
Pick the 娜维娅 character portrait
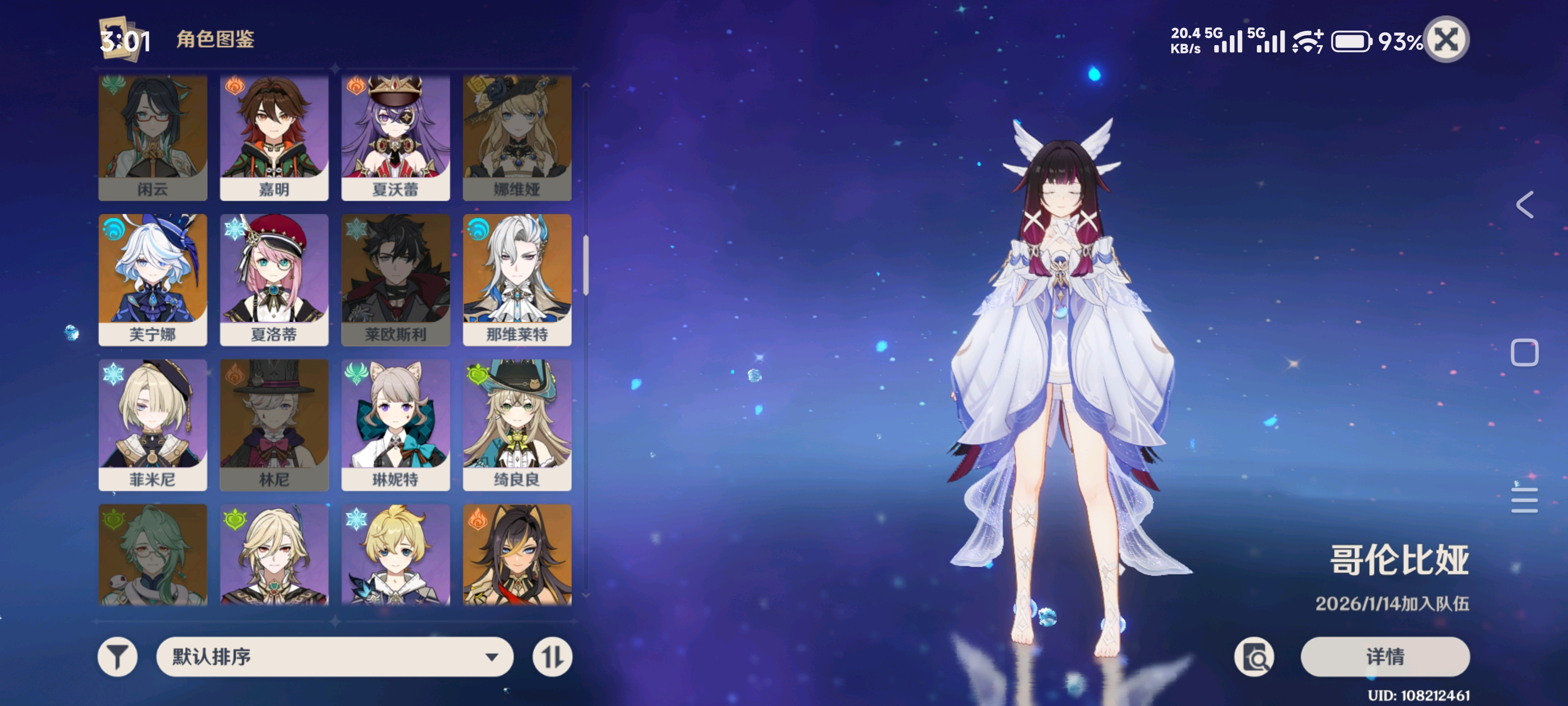click(517, 138)
